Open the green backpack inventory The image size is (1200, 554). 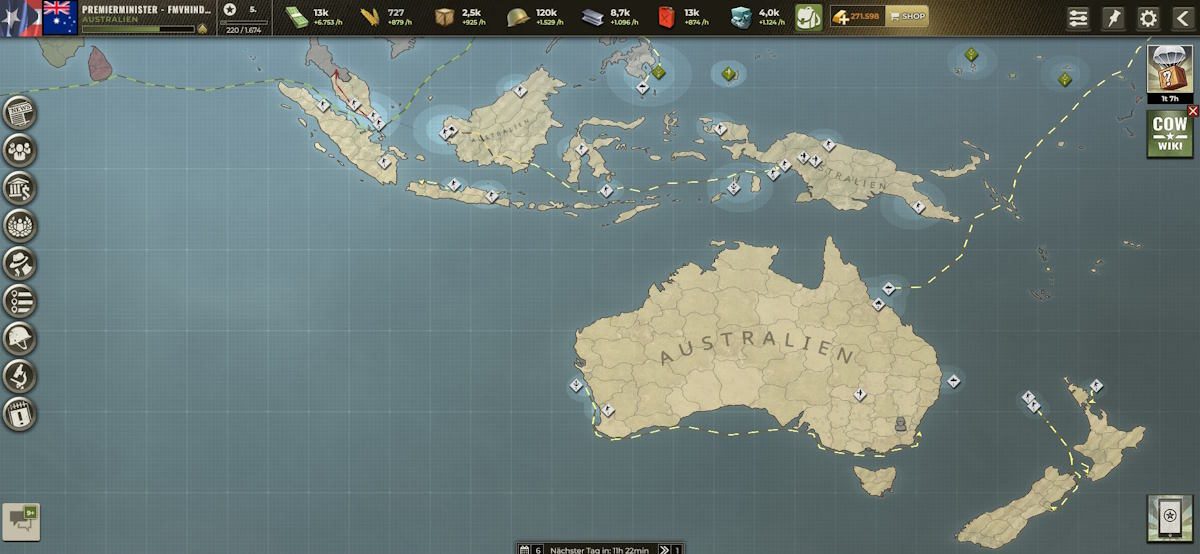coord(808,17)
